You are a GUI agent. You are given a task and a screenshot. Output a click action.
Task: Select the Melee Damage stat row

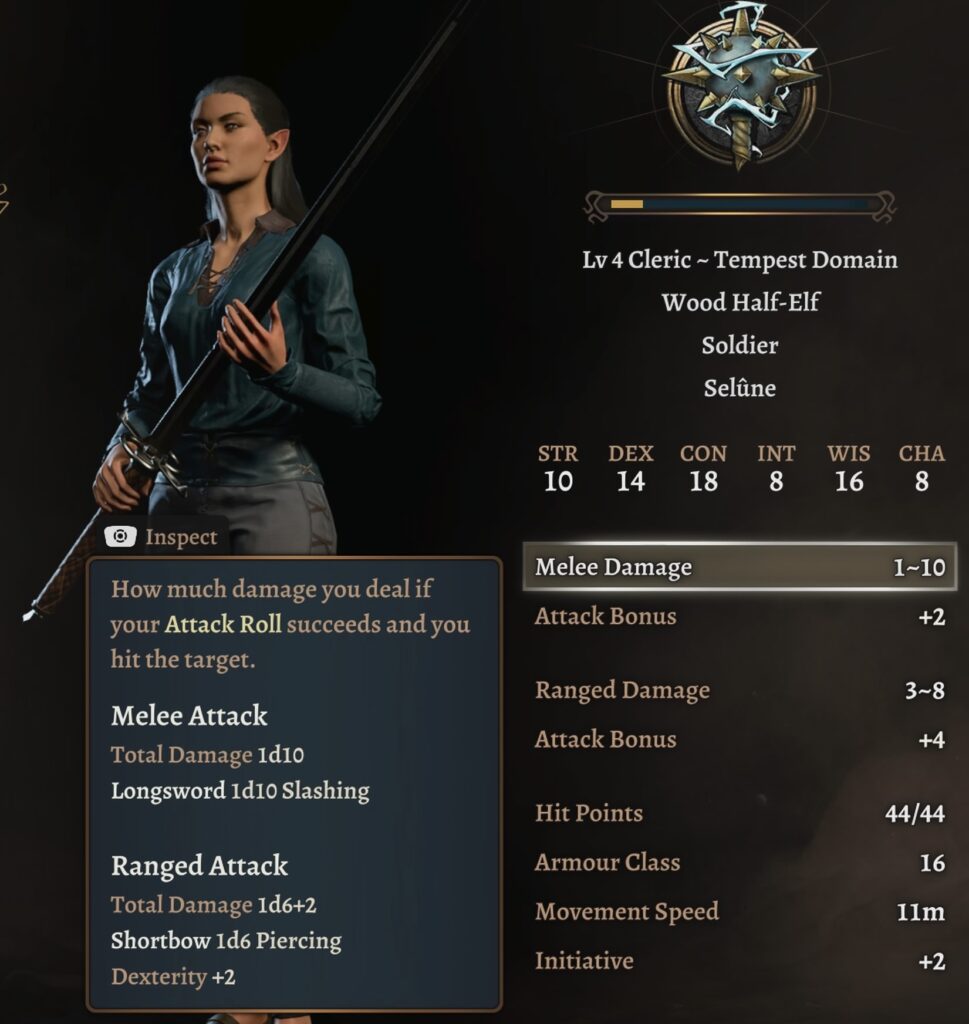pos(739,567)
